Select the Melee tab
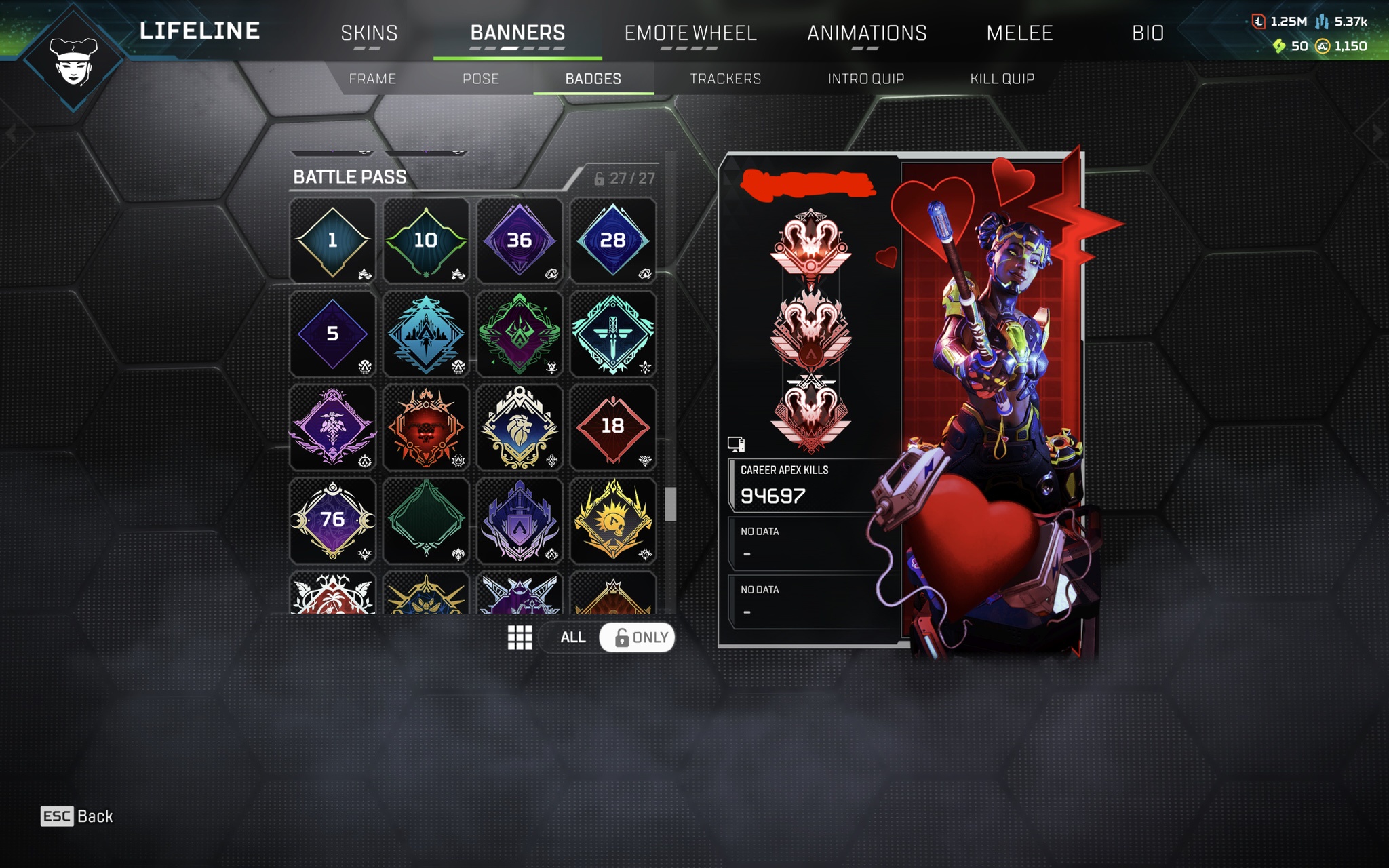Viewport: 1389px width, 868px height. pos(1019,33)
